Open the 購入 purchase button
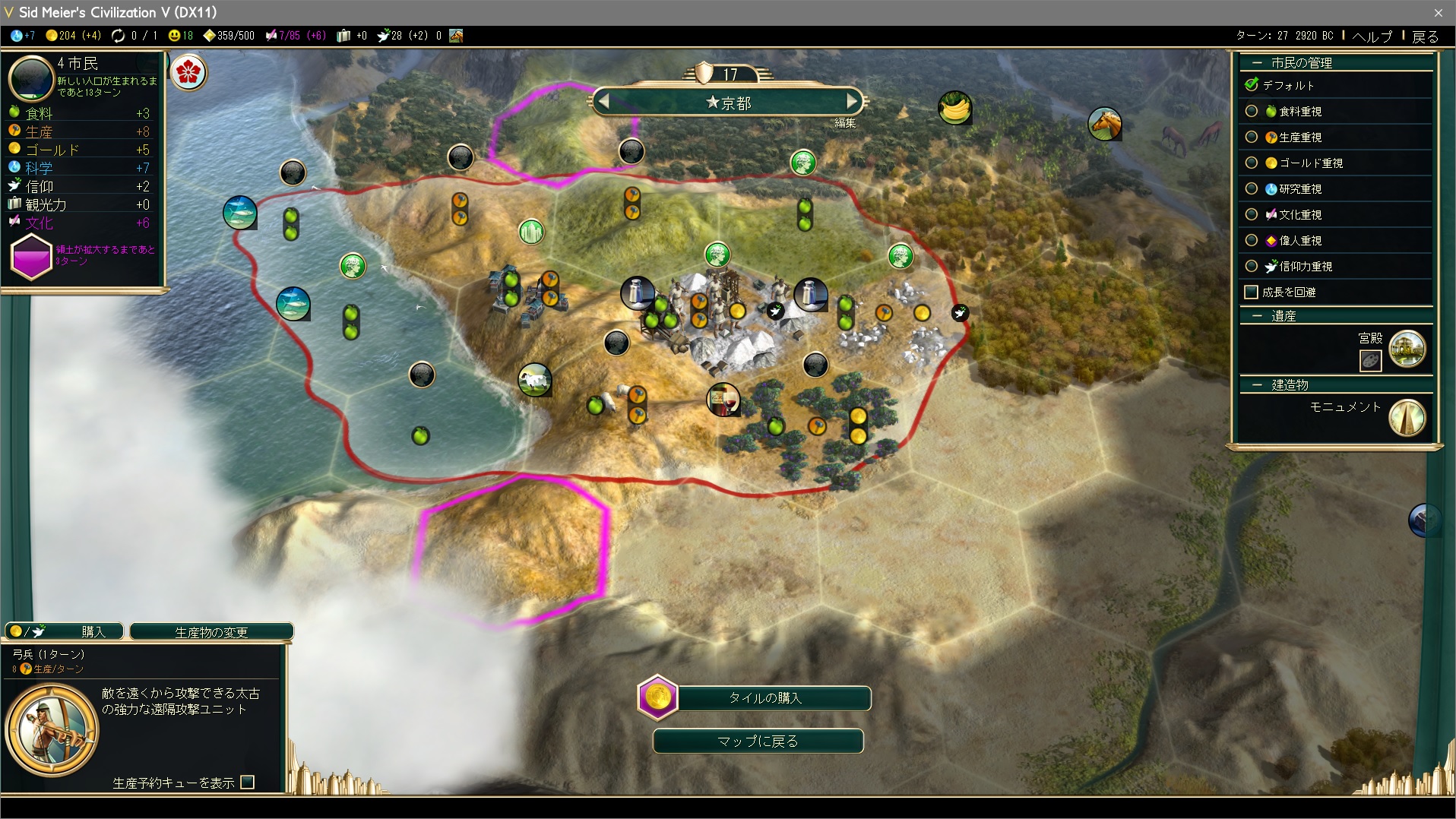Image resolution: width=1456 pixels, height=819 pixels. tap(65, 631)
